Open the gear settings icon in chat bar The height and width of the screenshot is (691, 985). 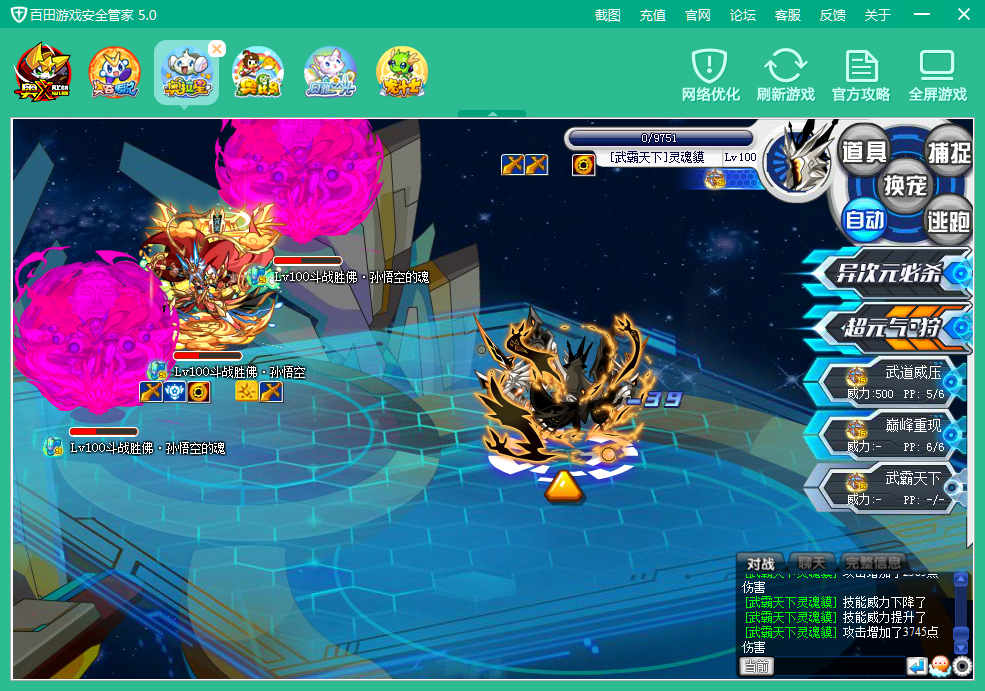(962, 666)
